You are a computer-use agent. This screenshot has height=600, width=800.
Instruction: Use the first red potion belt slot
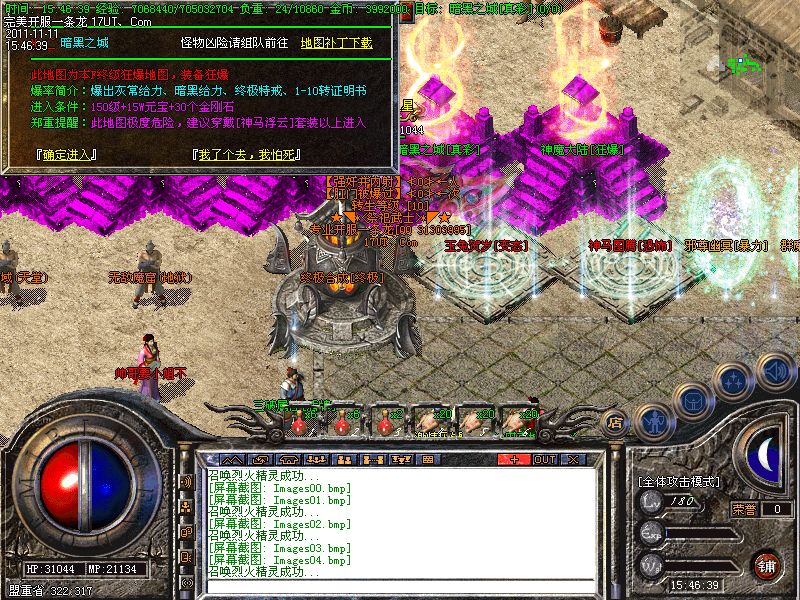[x=297, y=422]
